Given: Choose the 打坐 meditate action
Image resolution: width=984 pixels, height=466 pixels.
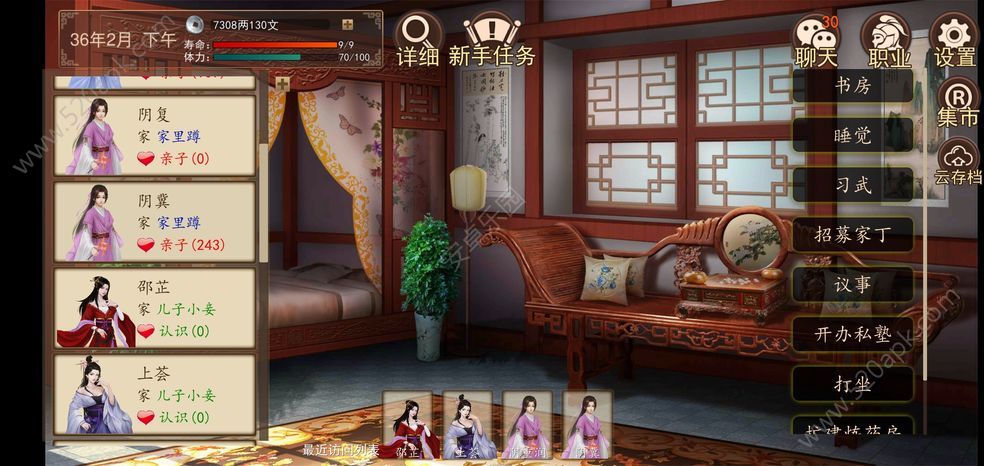Looking at the screenshot, I should click(x=852, y=384).
